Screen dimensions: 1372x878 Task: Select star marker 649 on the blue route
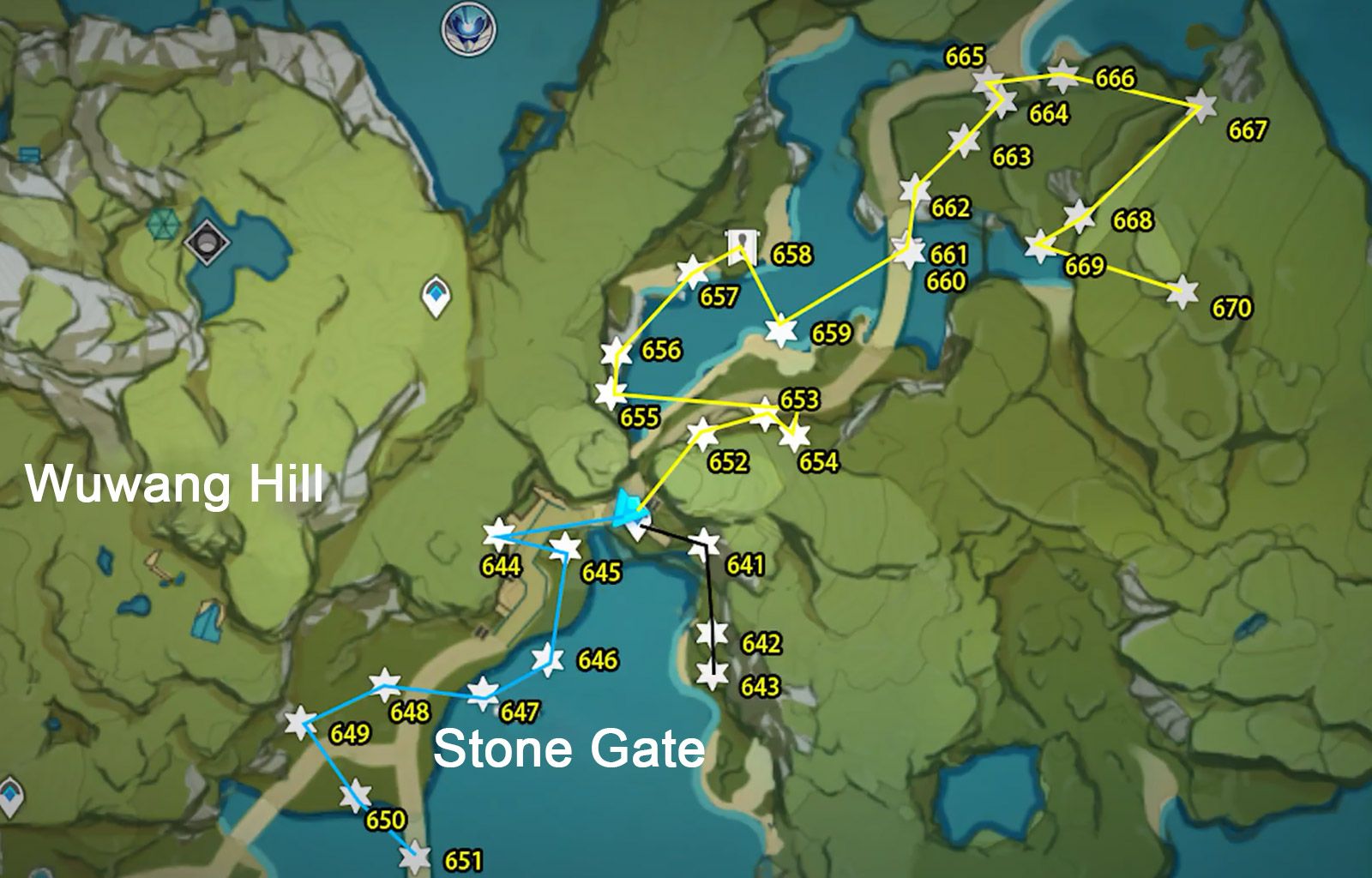point(302,723)
